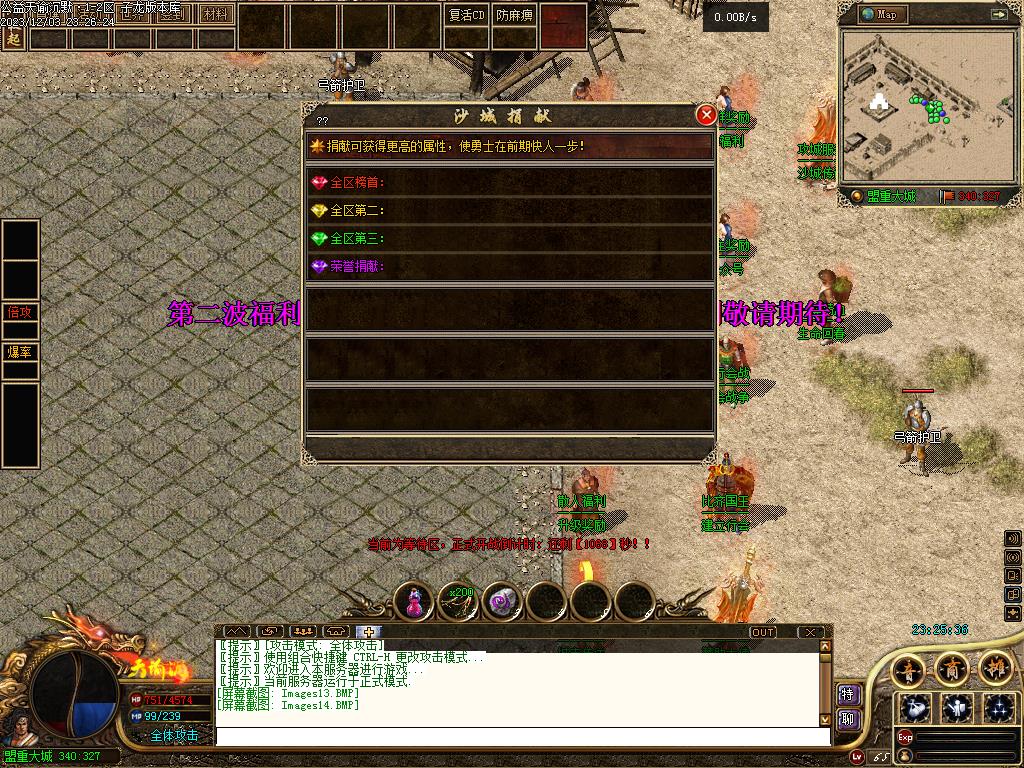Open the 特 button beside chat

pos(848,694)
